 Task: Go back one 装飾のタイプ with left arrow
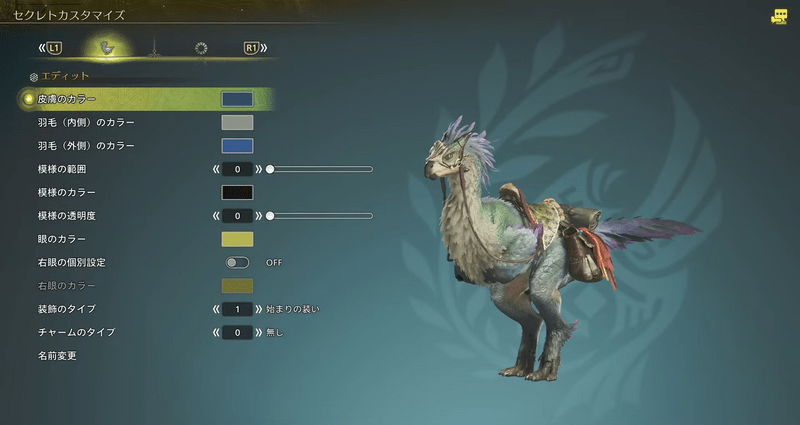pyautogui.click(x=216, y=309)
